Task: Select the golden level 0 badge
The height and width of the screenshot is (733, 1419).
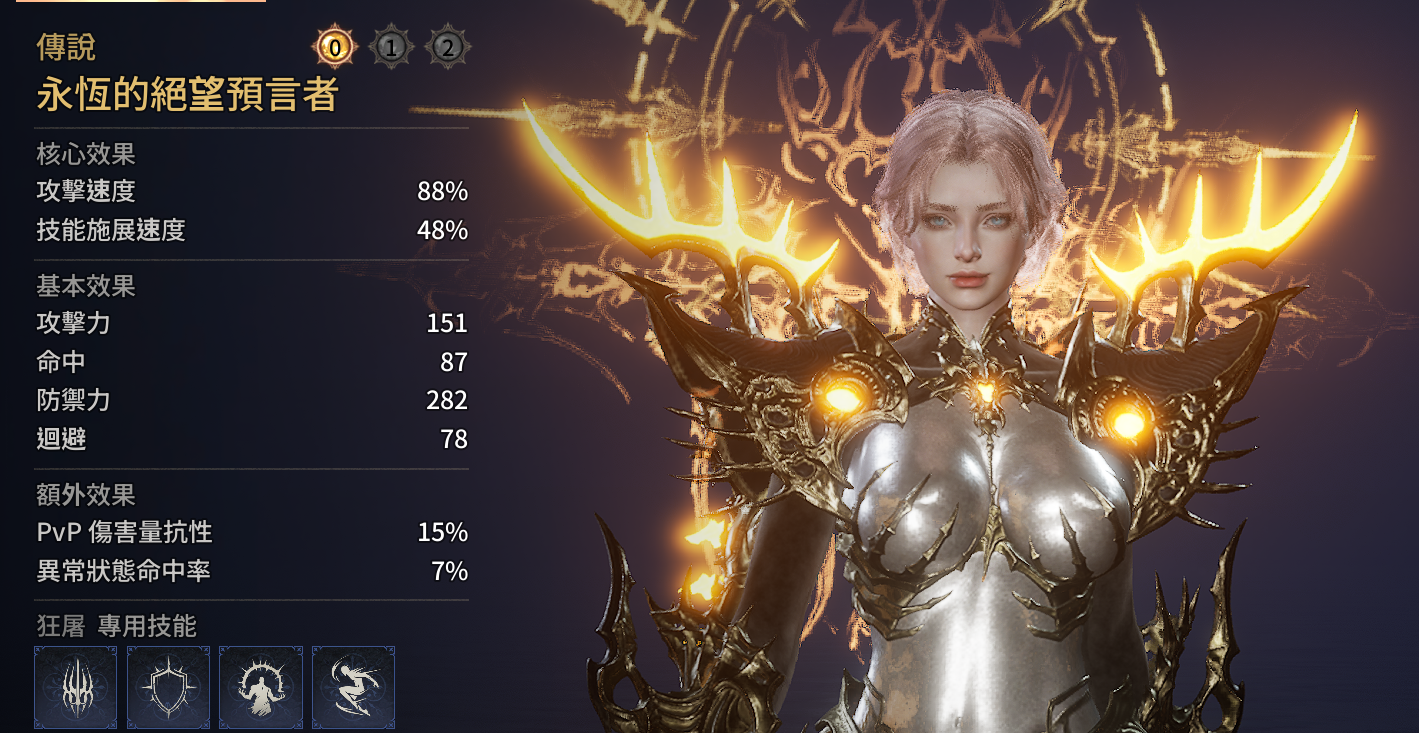Action: pyautogui.click(x=335, y=47)
